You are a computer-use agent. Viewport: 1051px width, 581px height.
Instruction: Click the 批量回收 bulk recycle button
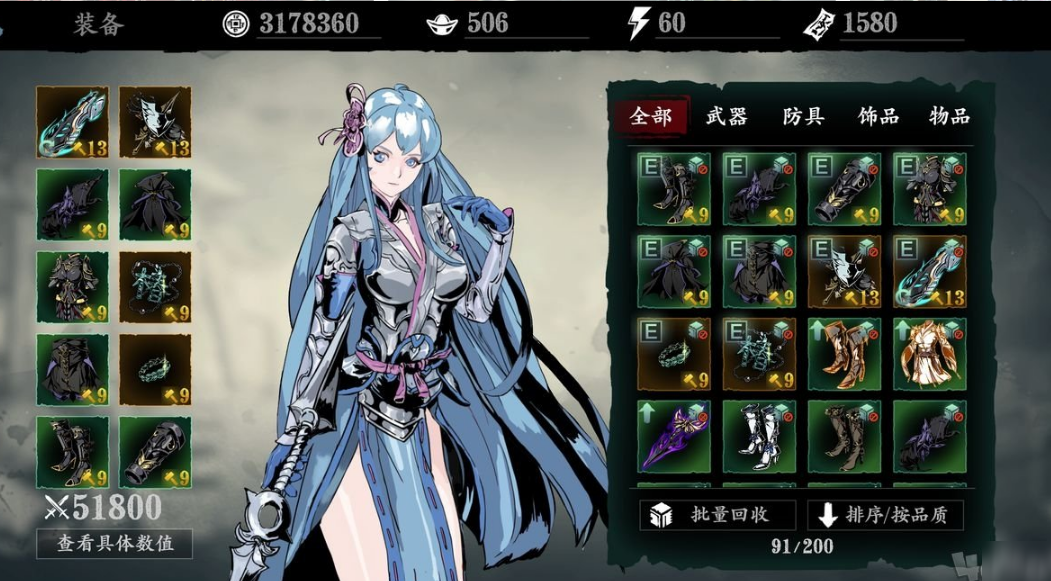point(717,515)
